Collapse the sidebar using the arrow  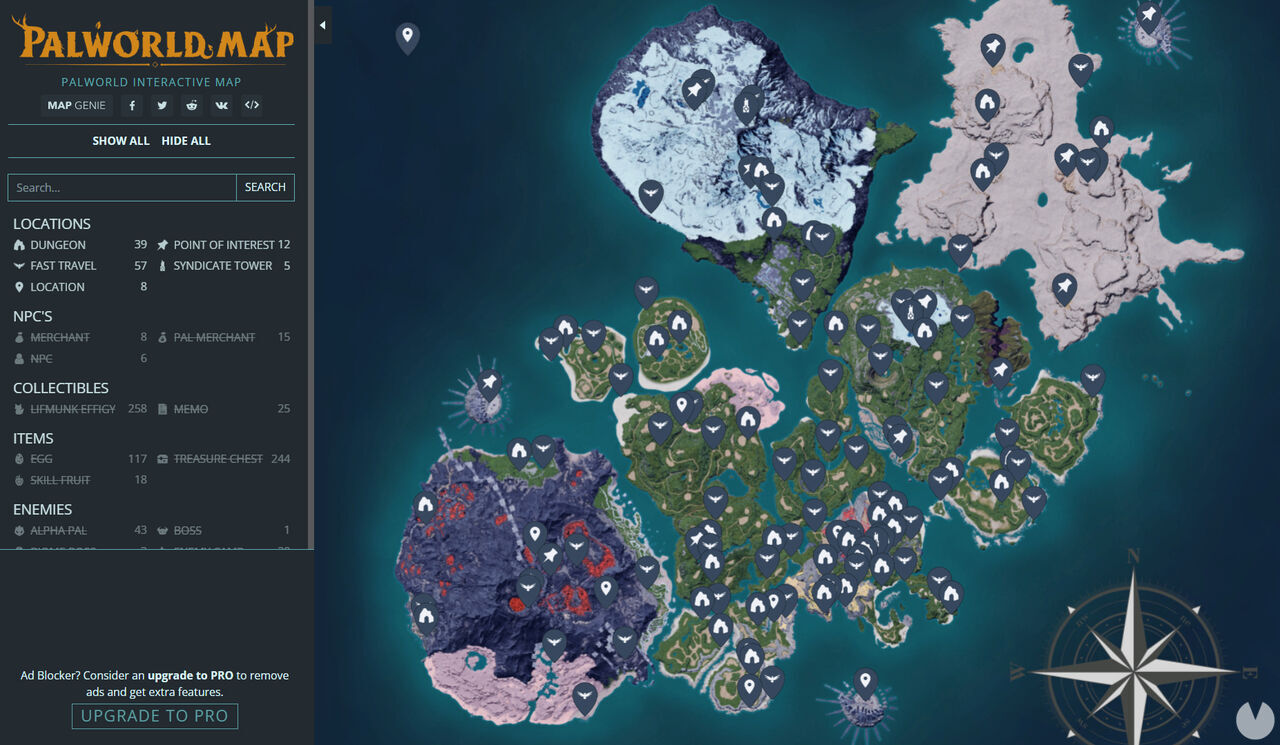(322, 25)
